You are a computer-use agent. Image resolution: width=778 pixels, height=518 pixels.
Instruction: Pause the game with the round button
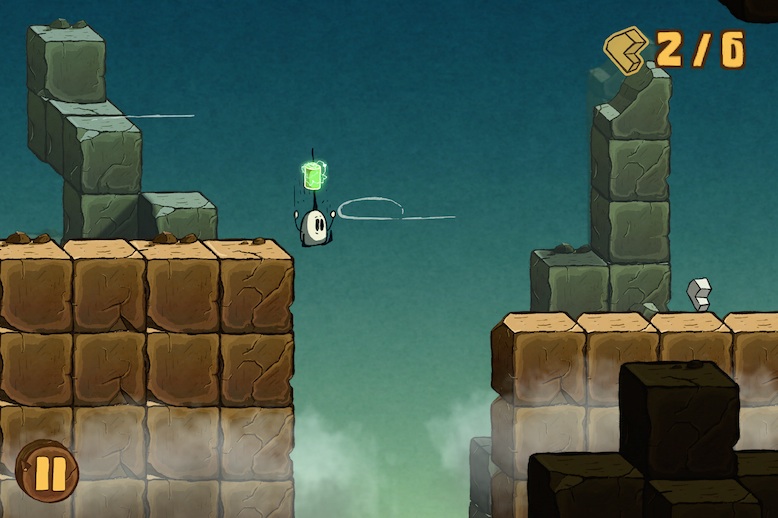pyautogui.click(x=47, y=471)
